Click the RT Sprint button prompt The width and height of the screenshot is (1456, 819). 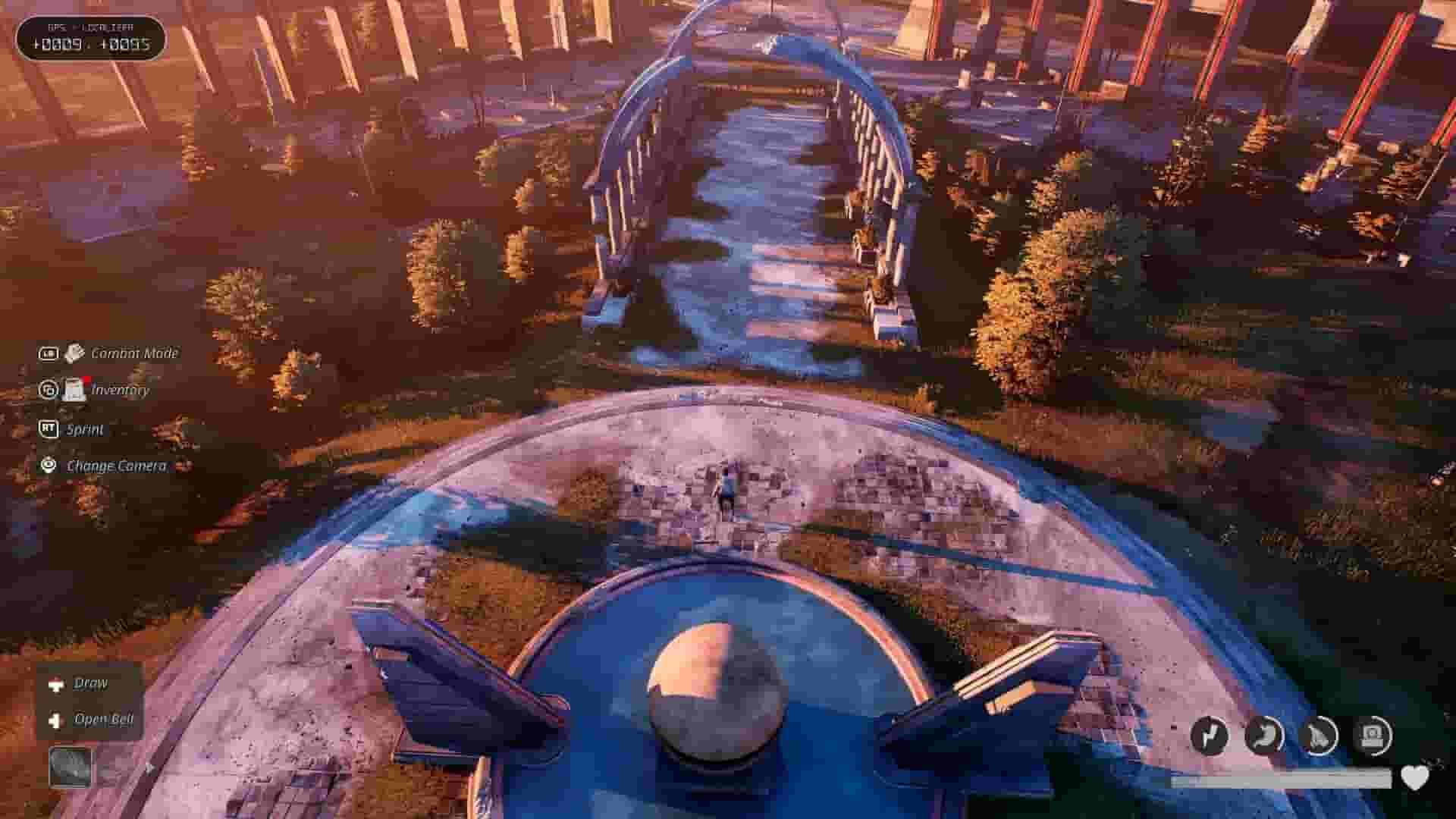pyautogui.click(x=50, y=428)
